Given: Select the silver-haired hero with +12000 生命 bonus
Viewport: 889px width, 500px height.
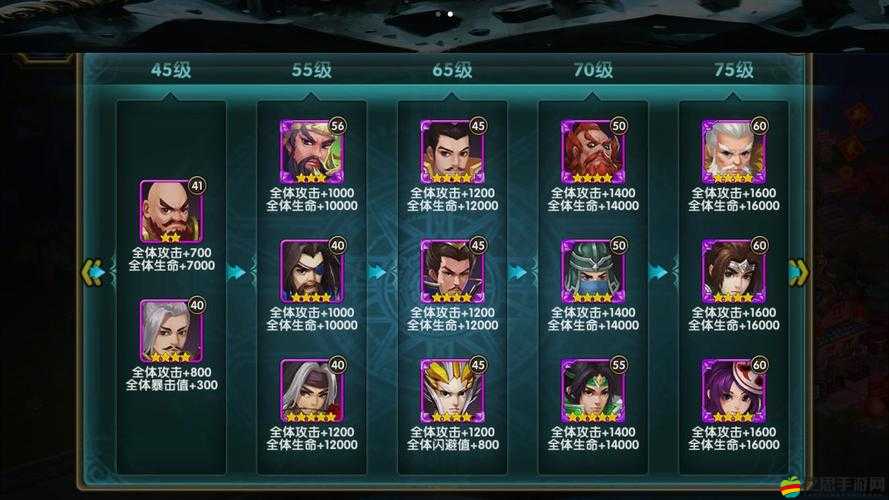Looking at the screenshot, I should click(311, 390).
